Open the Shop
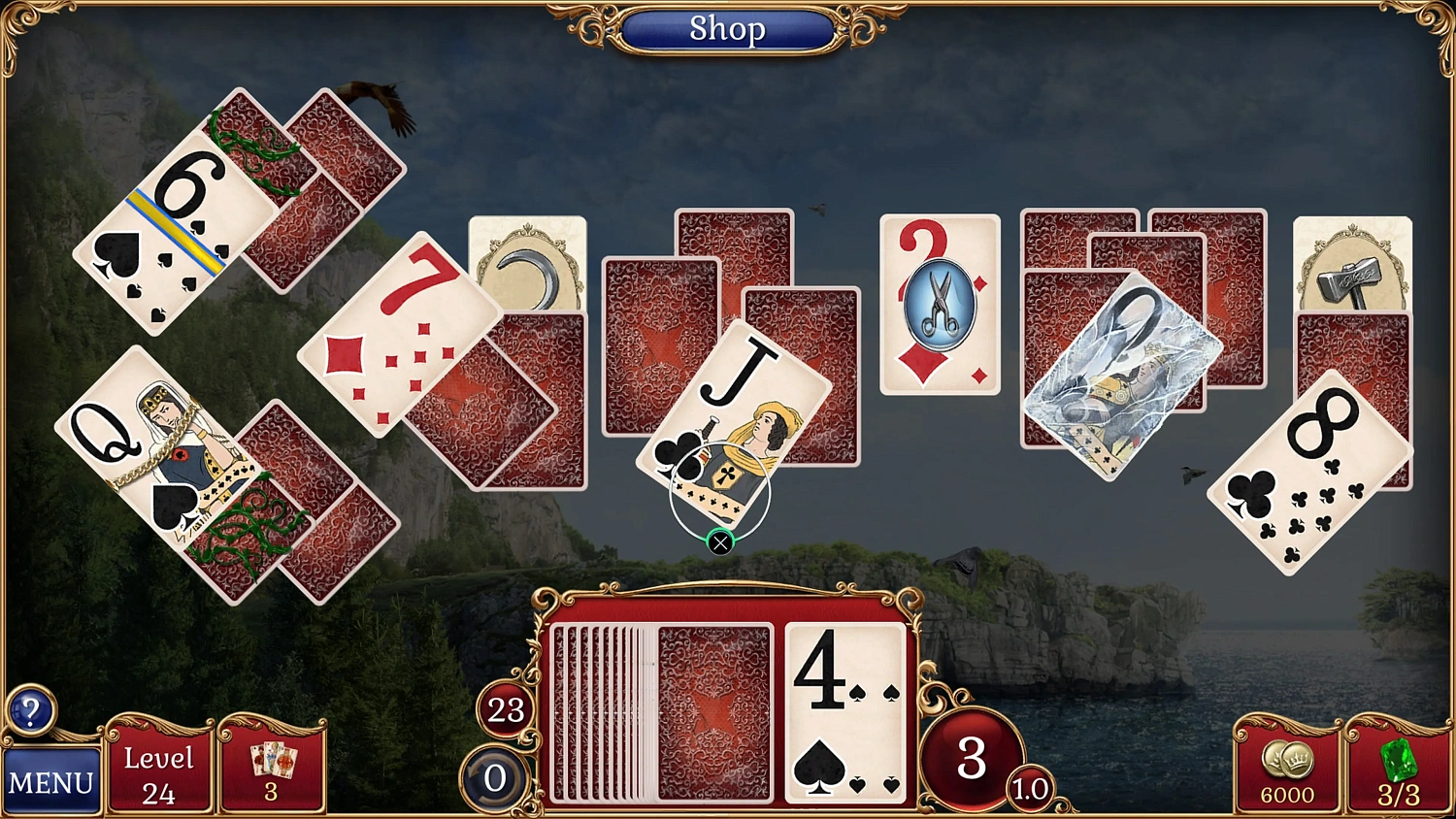Screen dimensions: 1456x819 tap(729, 29)
